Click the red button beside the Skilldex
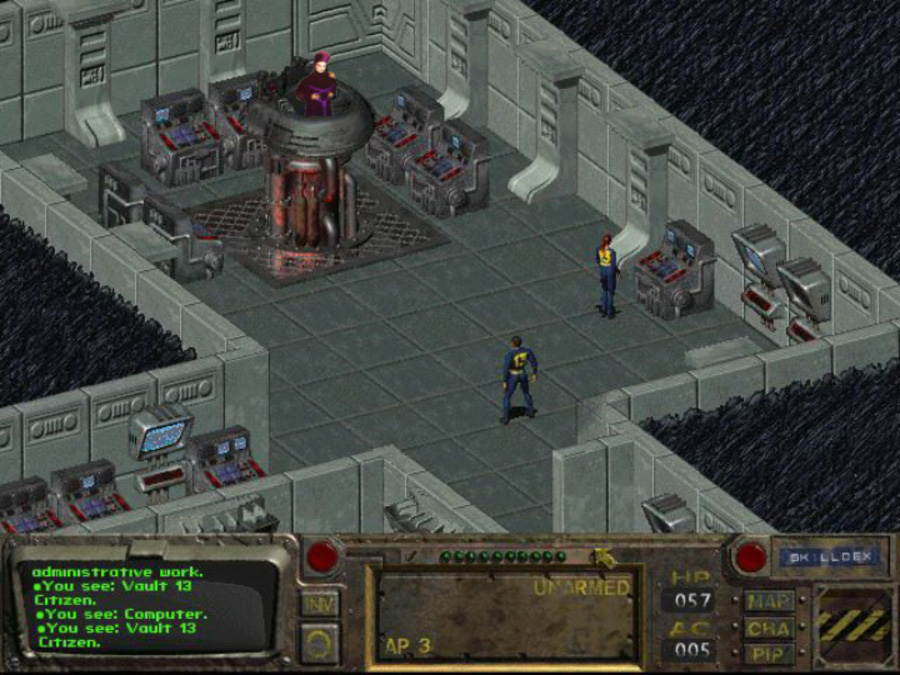Viewport: 900px width, 675px height. pyautogui.click(x=749, y=557)
